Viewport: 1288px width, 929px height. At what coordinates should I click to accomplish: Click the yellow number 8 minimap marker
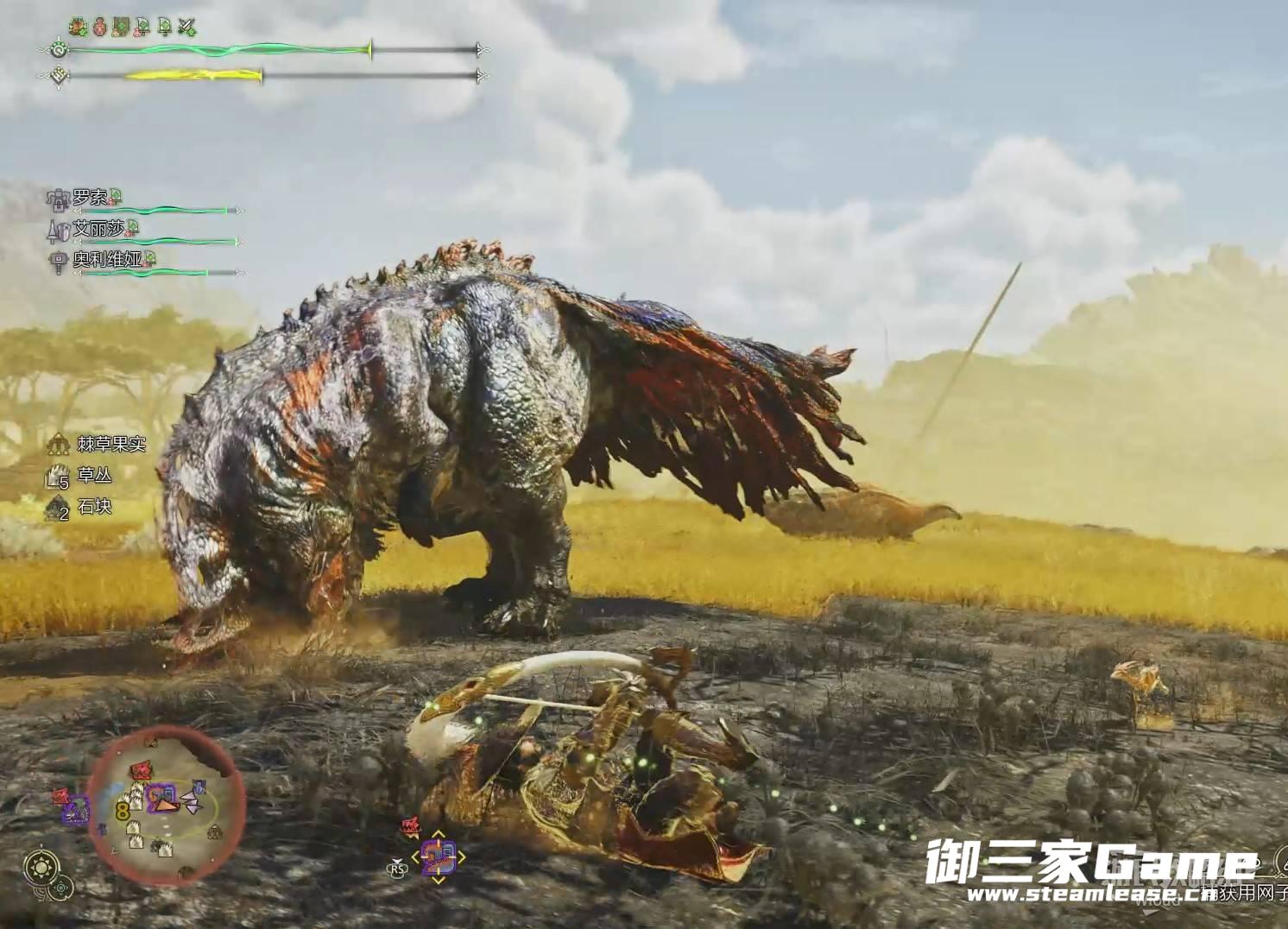point(123,811)
